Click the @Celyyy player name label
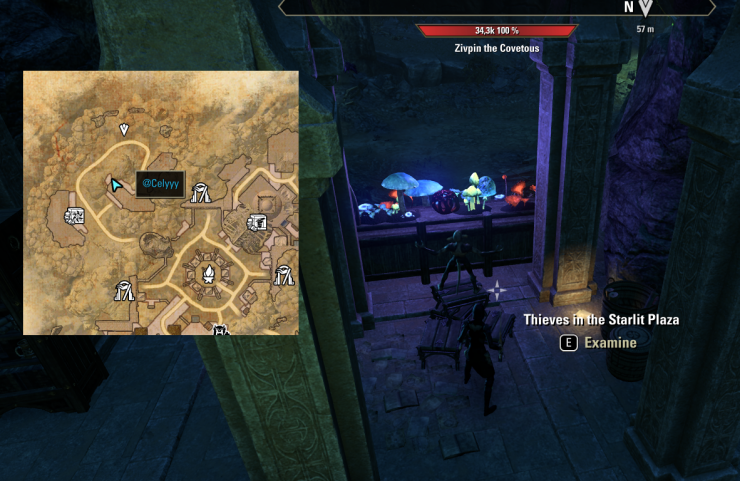 [160, 184]
